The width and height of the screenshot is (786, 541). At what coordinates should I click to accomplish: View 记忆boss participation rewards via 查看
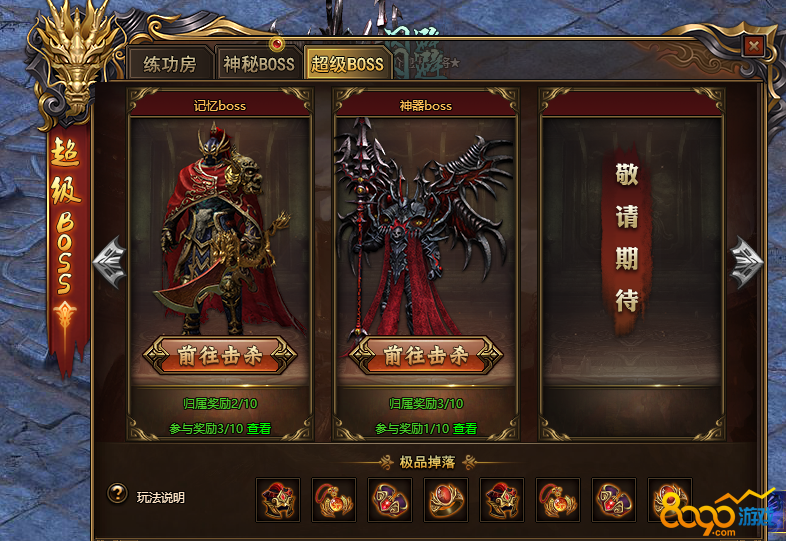coord(259,428)
